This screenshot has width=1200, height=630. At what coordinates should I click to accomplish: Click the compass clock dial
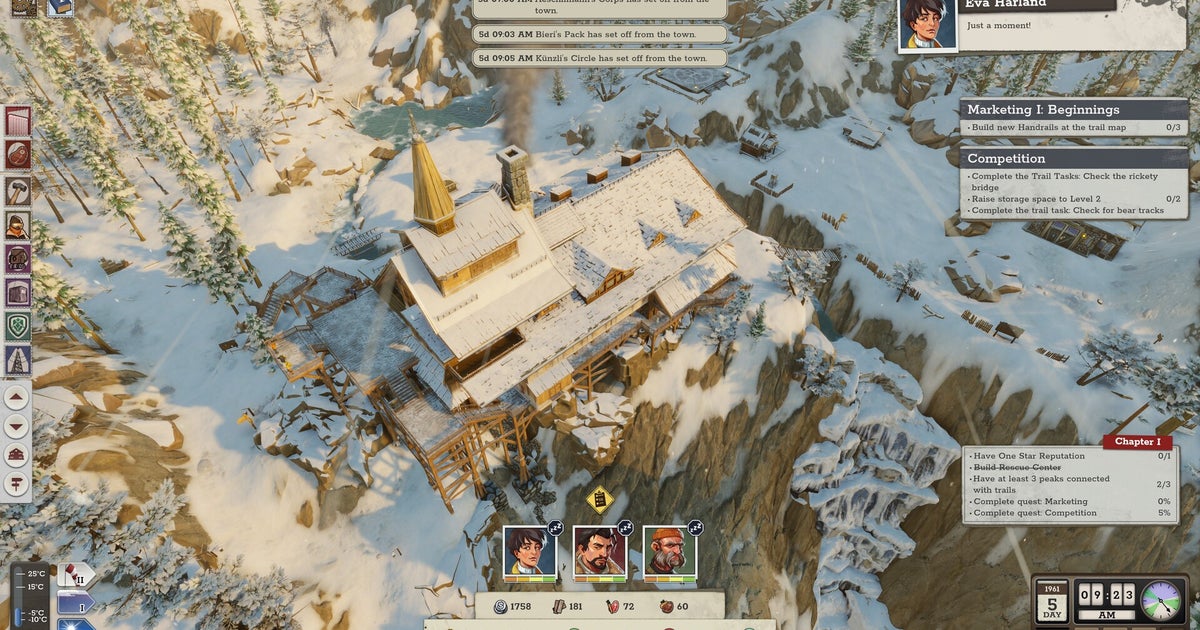coord(1160,600)
